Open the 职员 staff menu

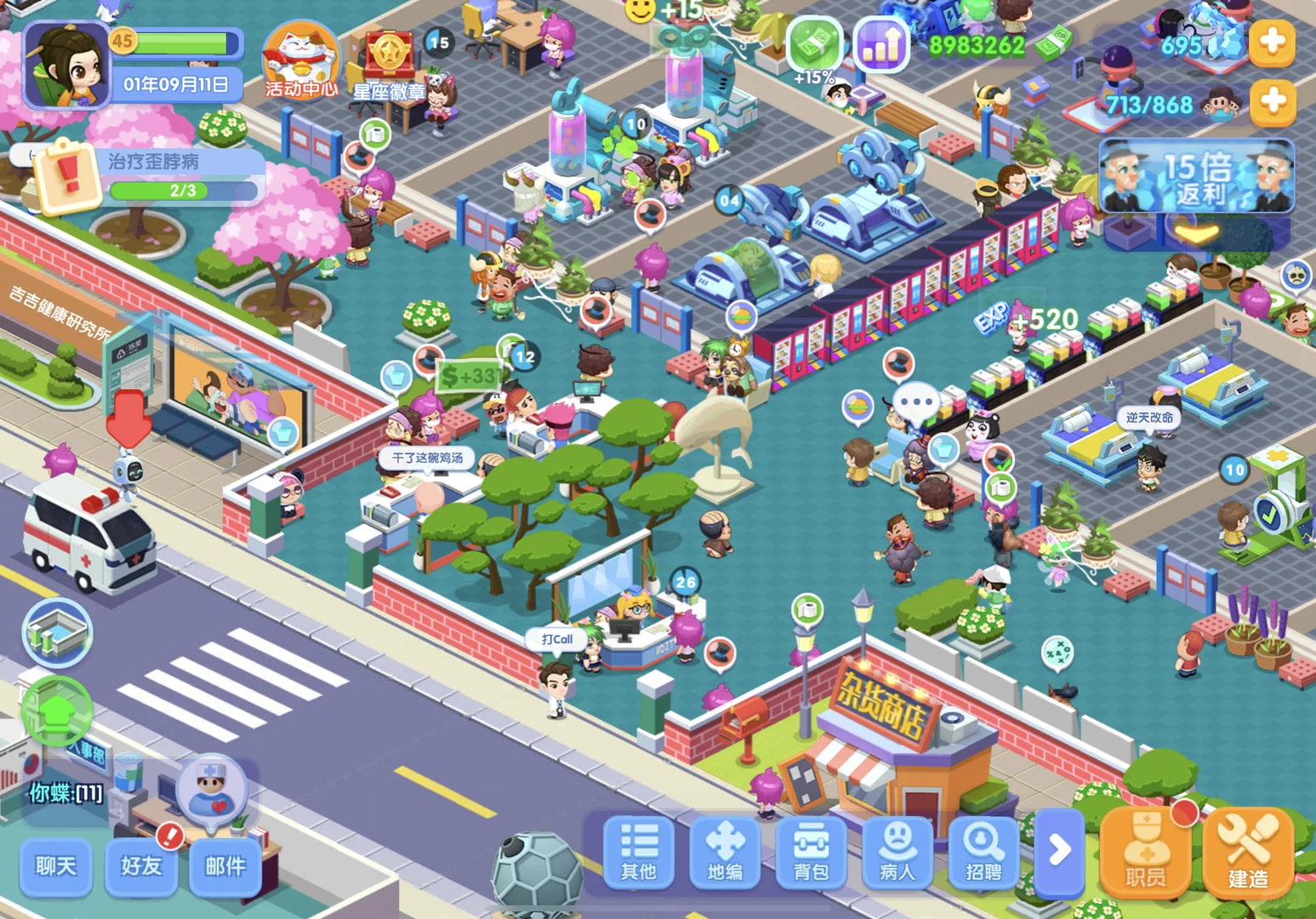[x=1145, y=853]
